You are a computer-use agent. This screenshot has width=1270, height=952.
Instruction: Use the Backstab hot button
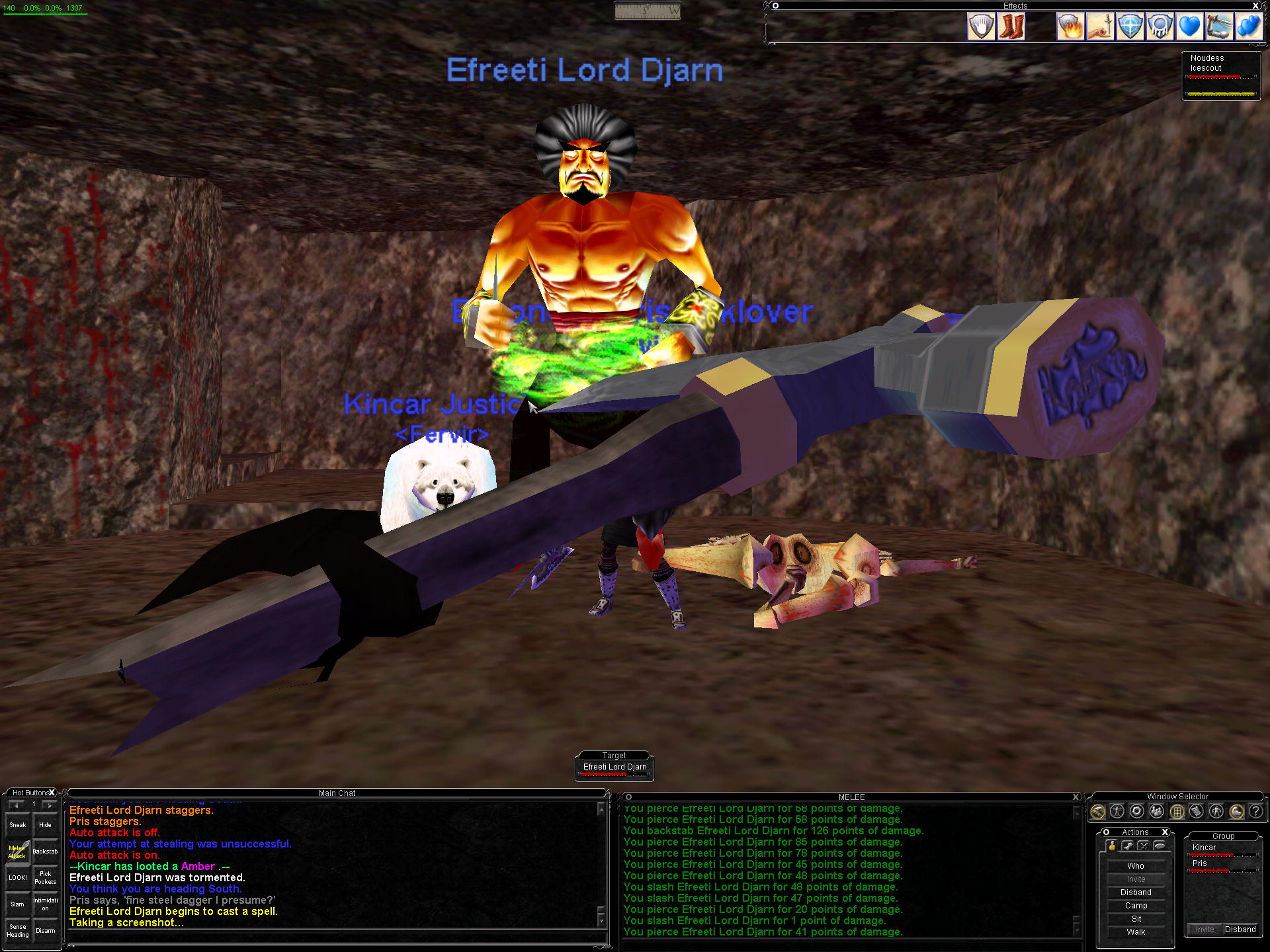click(45, 852)
